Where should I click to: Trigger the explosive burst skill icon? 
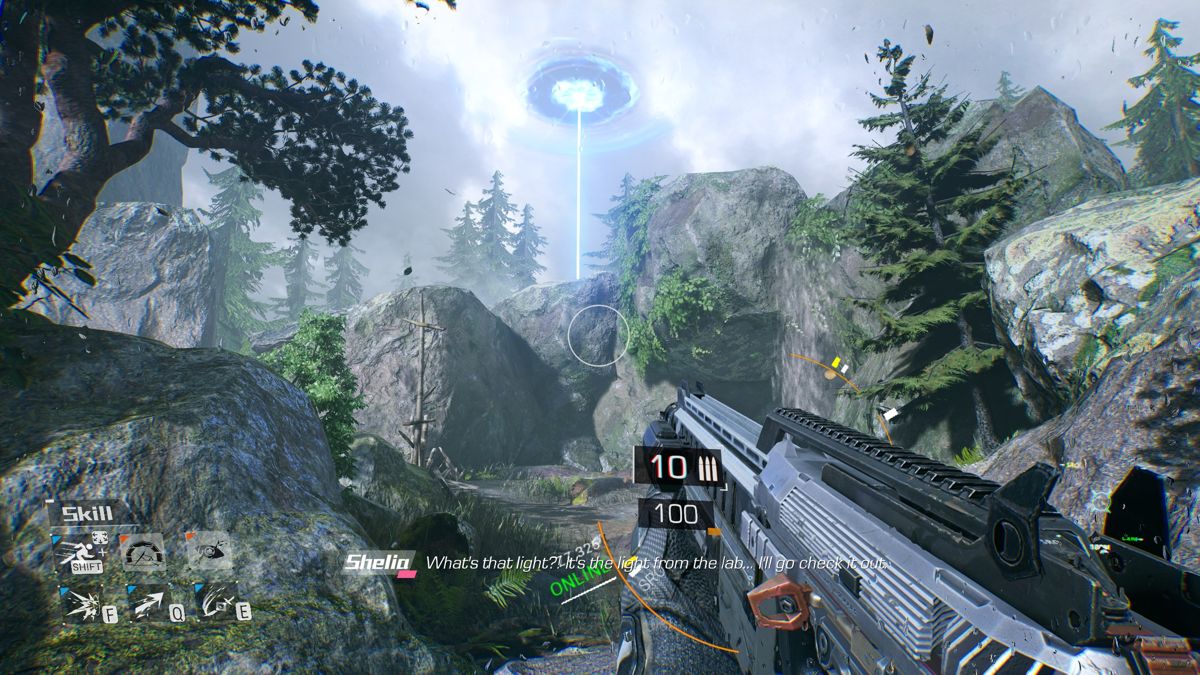click(x=80, y=602)
